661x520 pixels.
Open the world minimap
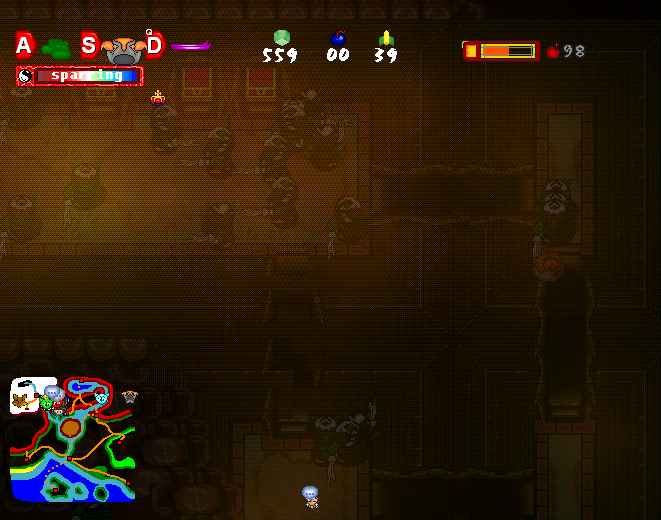[x=72, y=439]
